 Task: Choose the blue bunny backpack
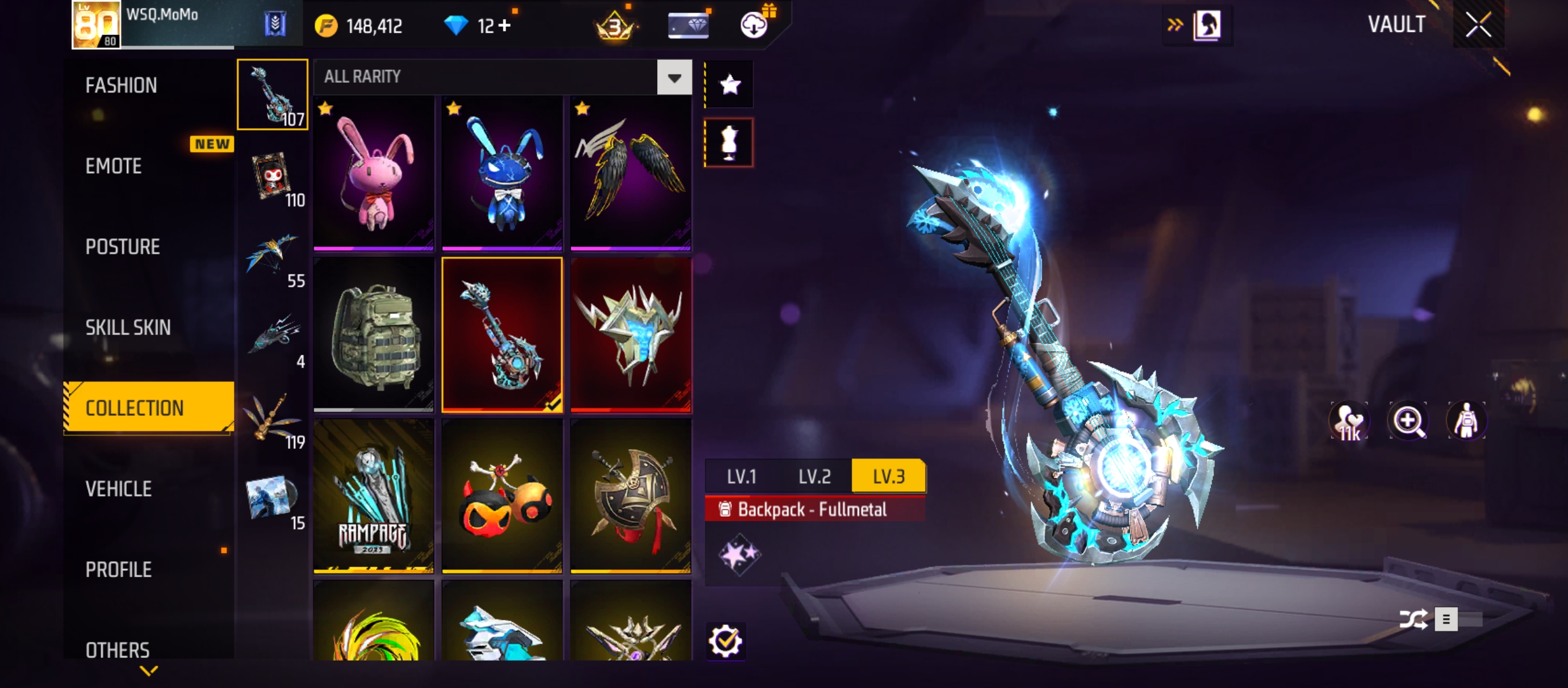click(x=502, y=173)
